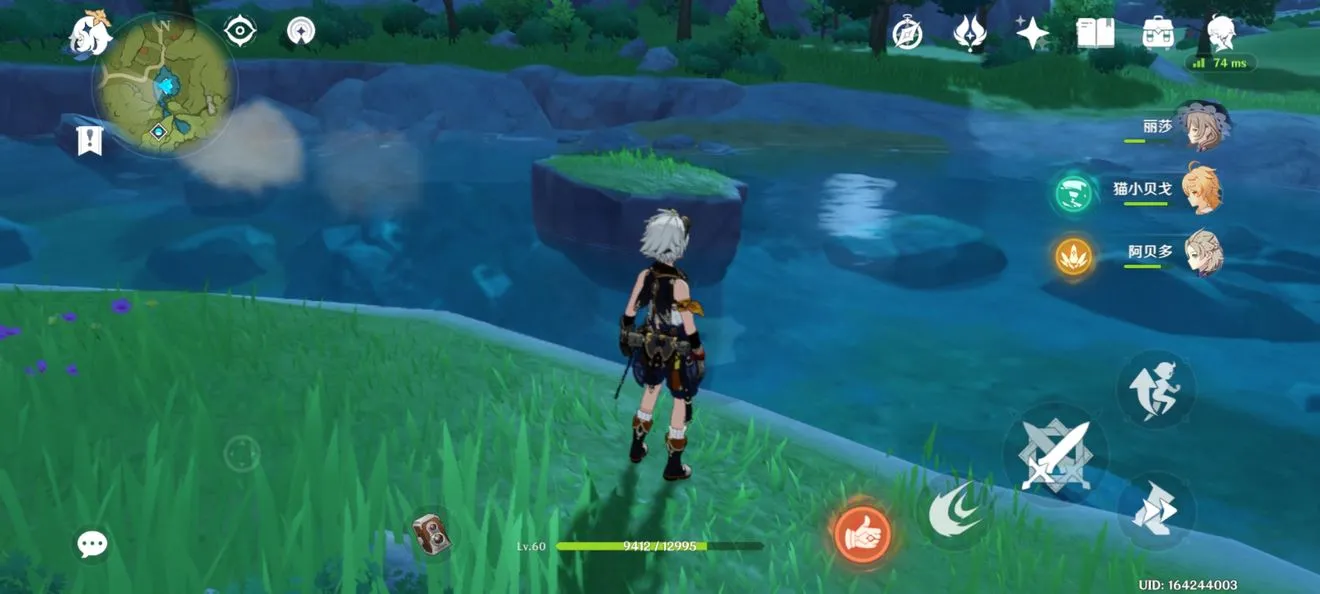
Task: Tap the sprint dash button
Action: (x=1156, y=512)
